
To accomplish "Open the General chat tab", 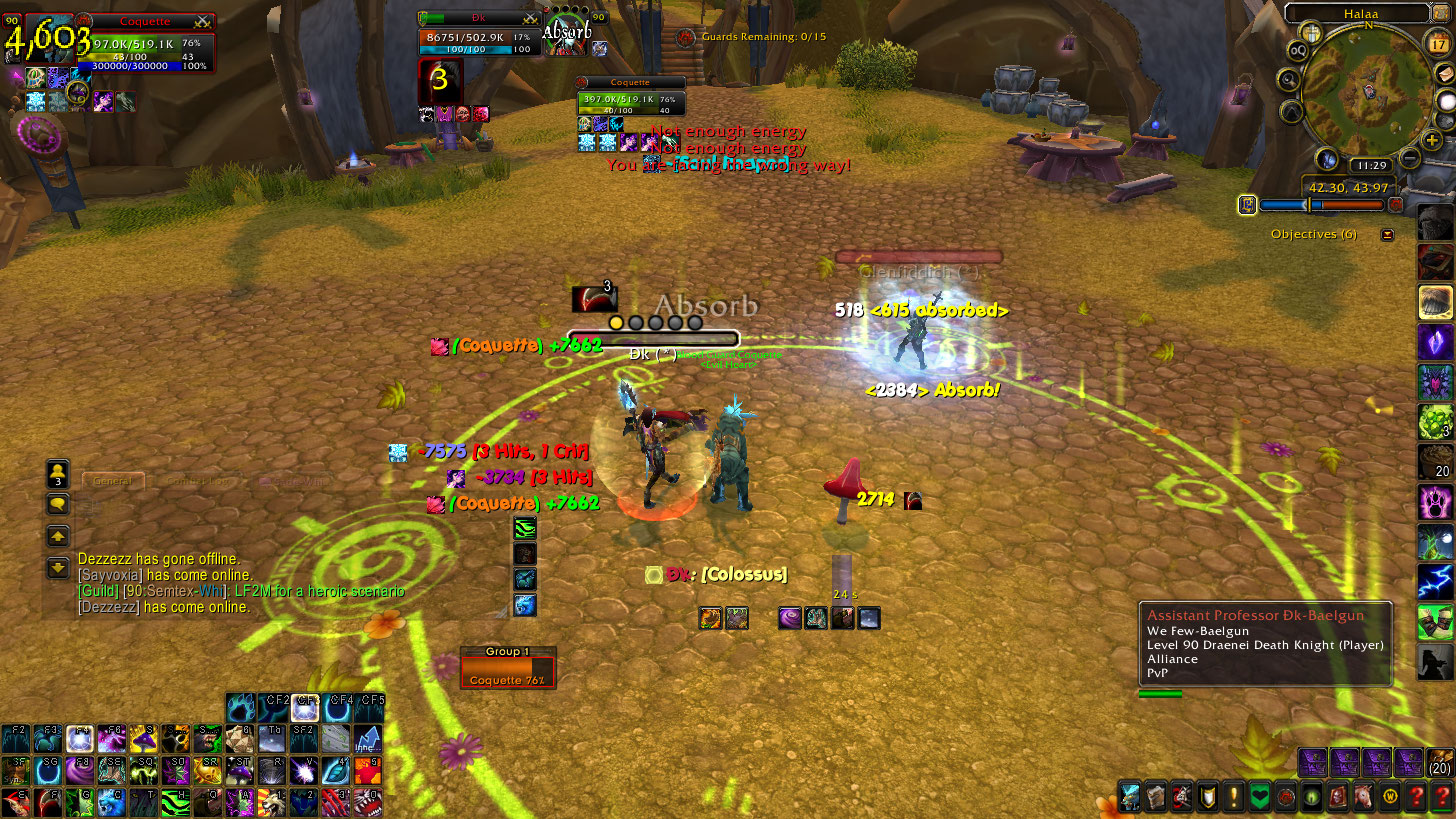I will [x=113, y=481].
